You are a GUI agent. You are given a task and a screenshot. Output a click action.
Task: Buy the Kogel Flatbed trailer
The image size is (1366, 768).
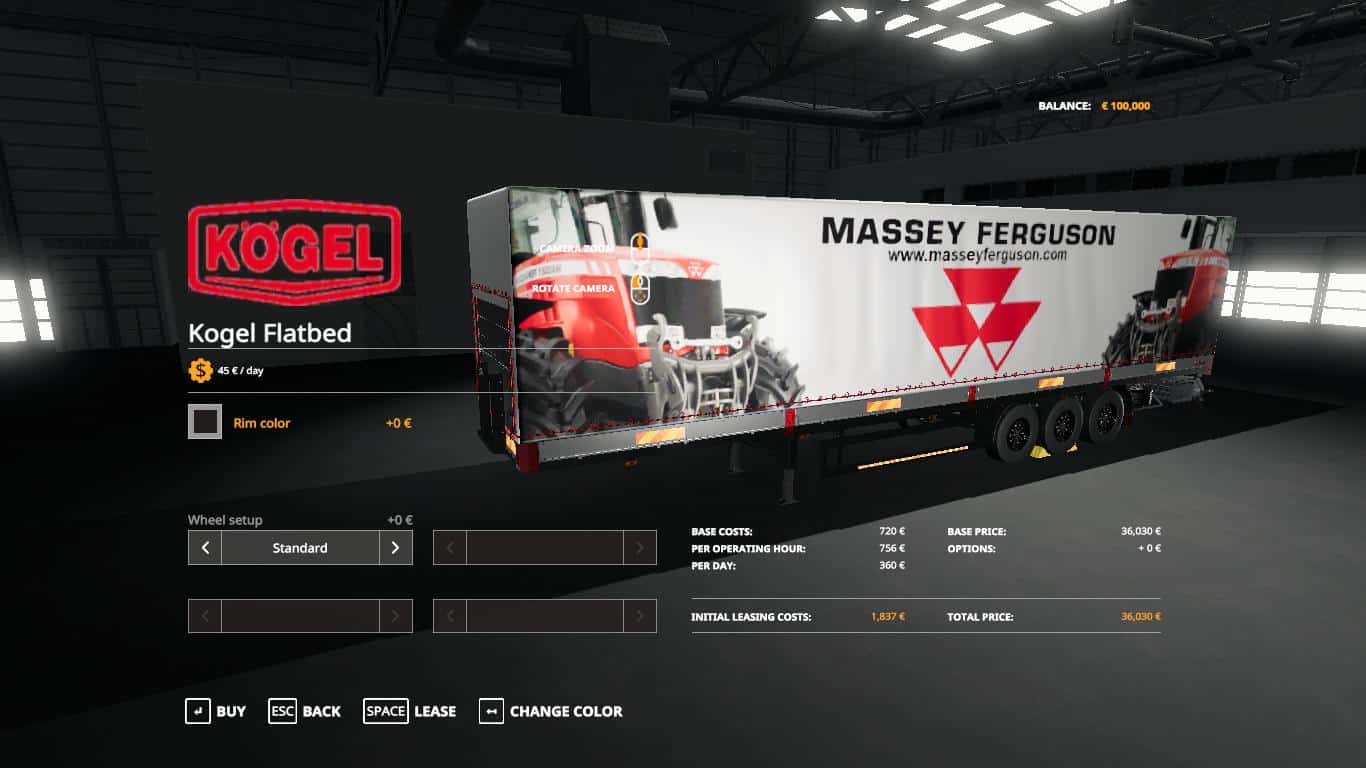216,711
